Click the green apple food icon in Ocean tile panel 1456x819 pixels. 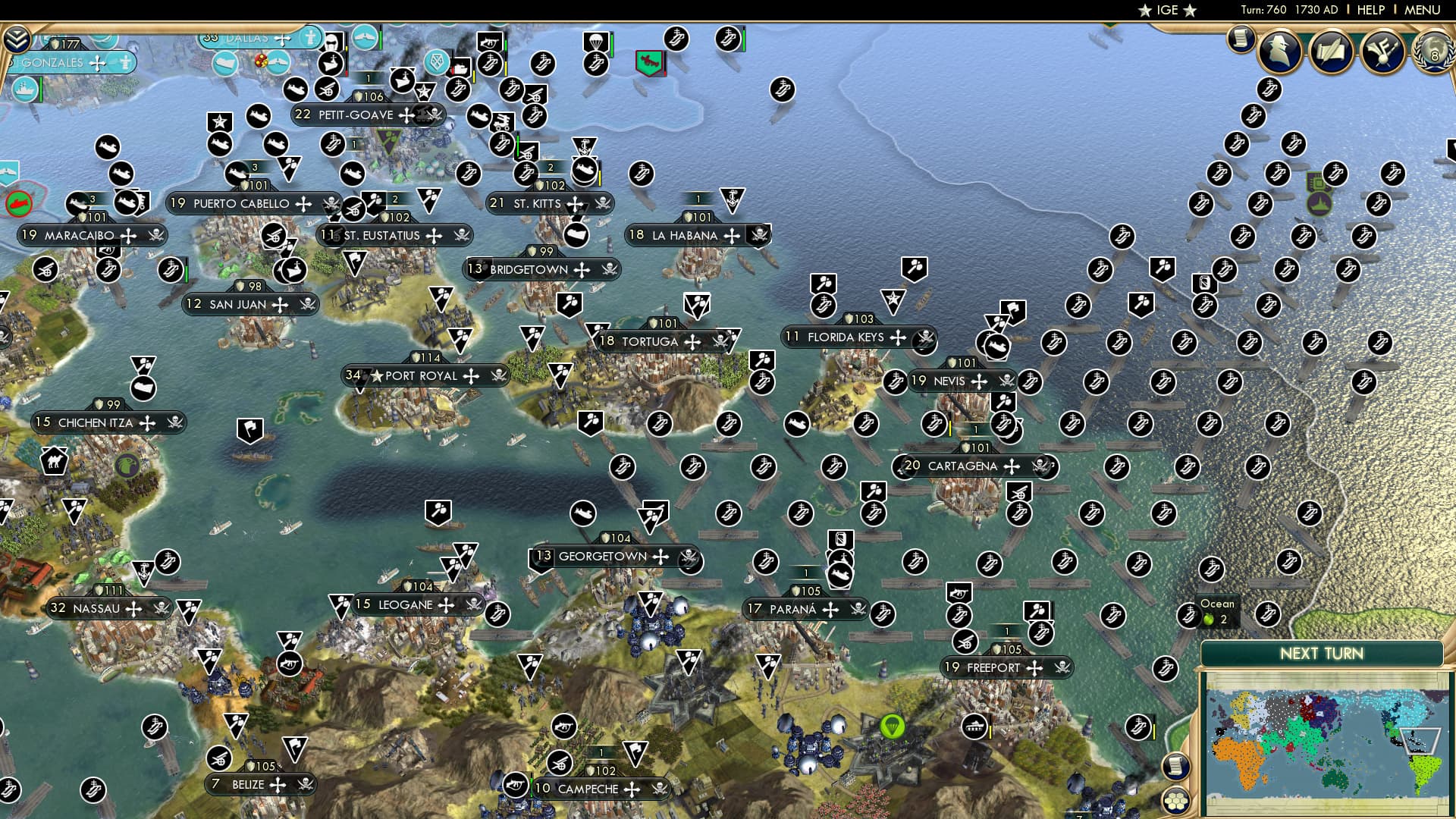1208,620
